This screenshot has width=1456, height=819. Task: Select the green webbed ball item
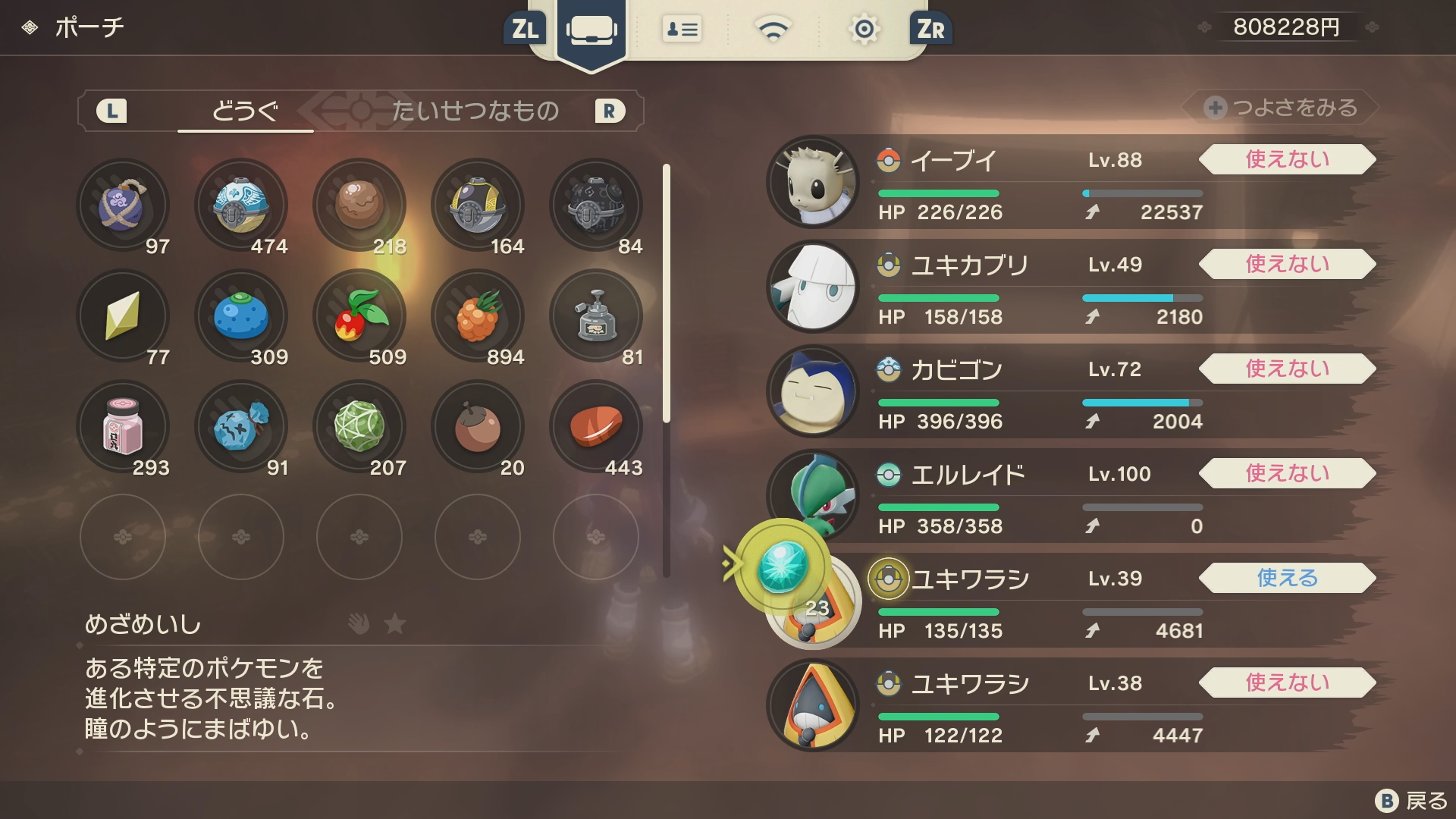(x=359, y=427)
